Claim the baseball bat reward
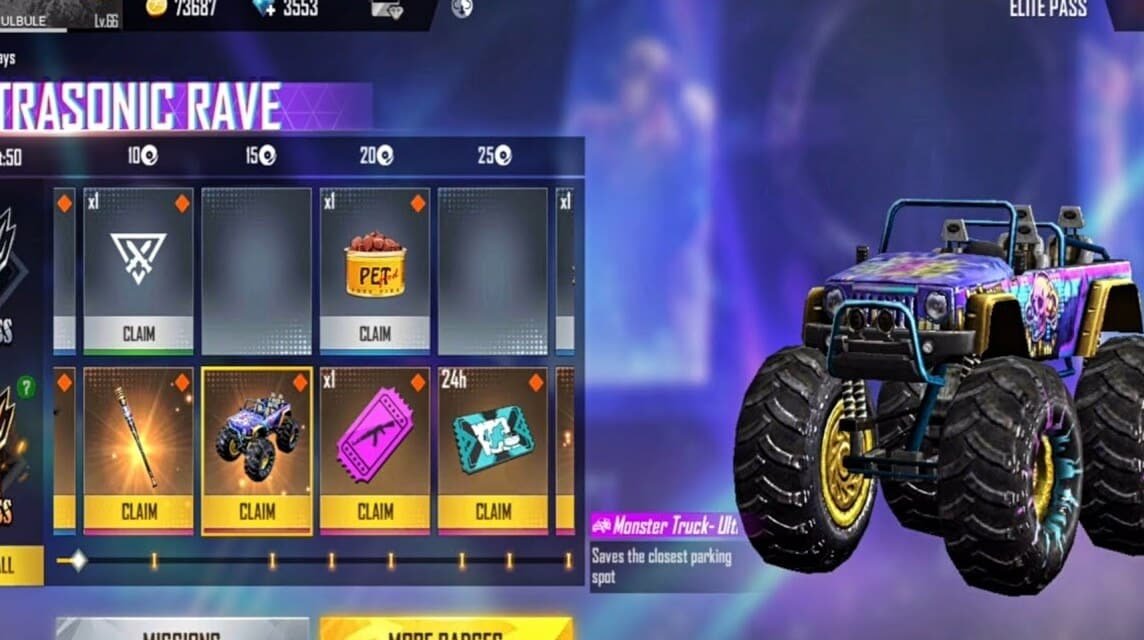 click(138, 512)
